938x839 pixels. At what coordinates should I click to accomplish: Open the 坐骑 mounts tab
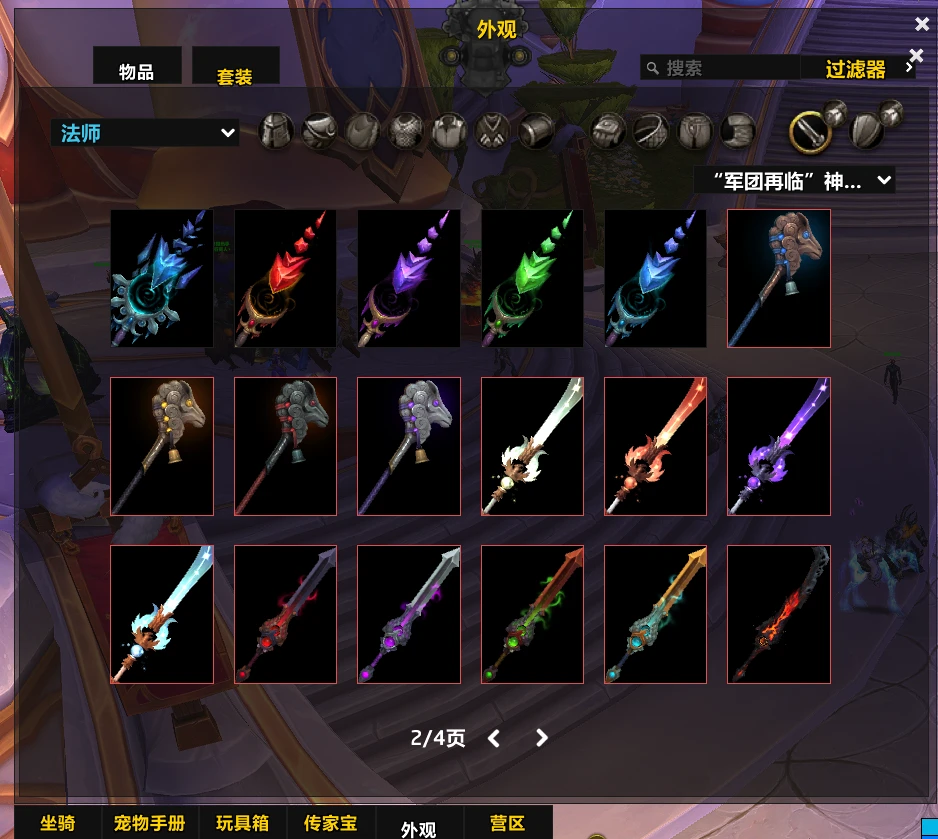click(57, 823)
